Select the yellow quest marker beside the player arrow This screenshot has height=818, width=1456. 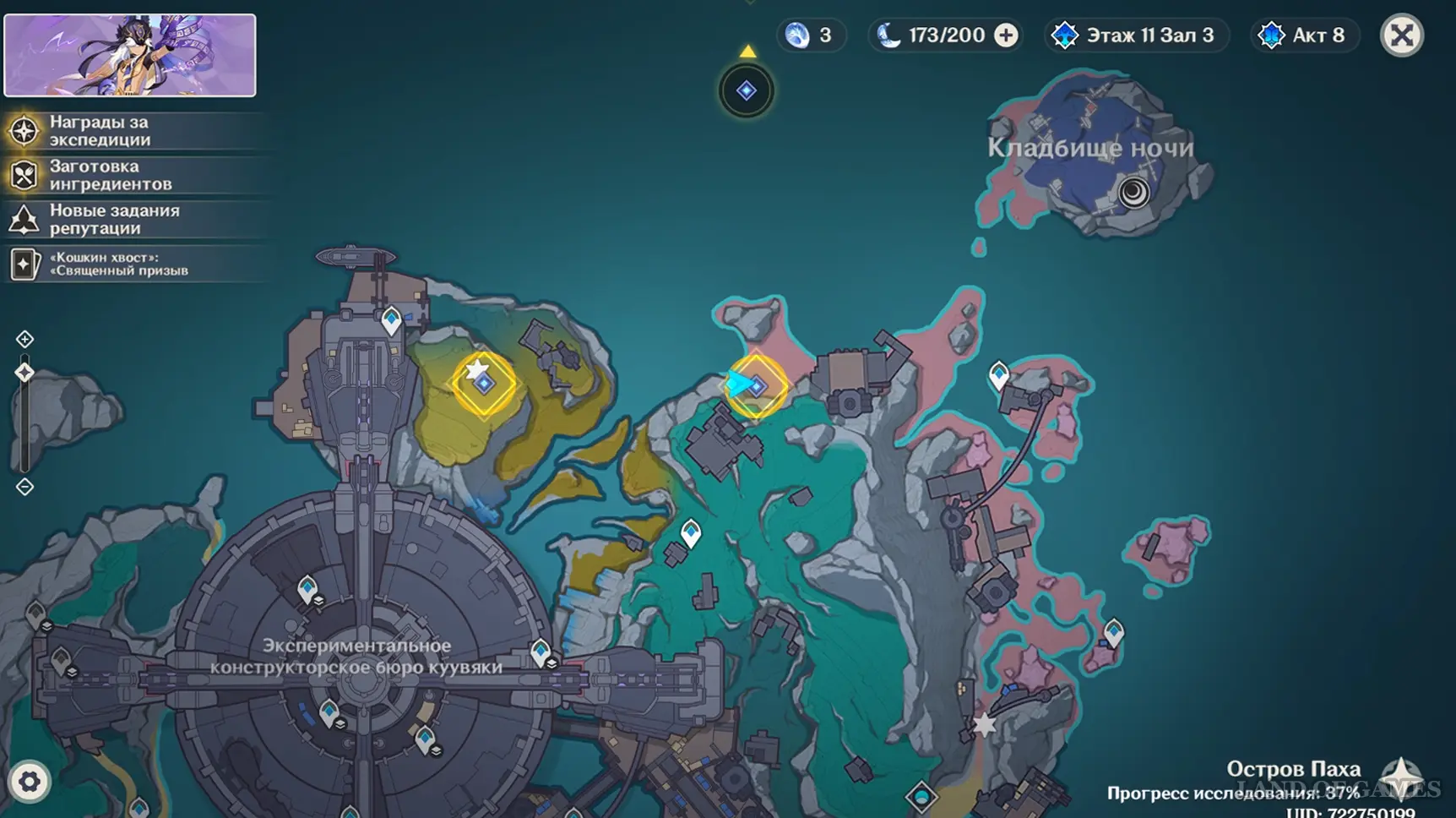point(758,386)
